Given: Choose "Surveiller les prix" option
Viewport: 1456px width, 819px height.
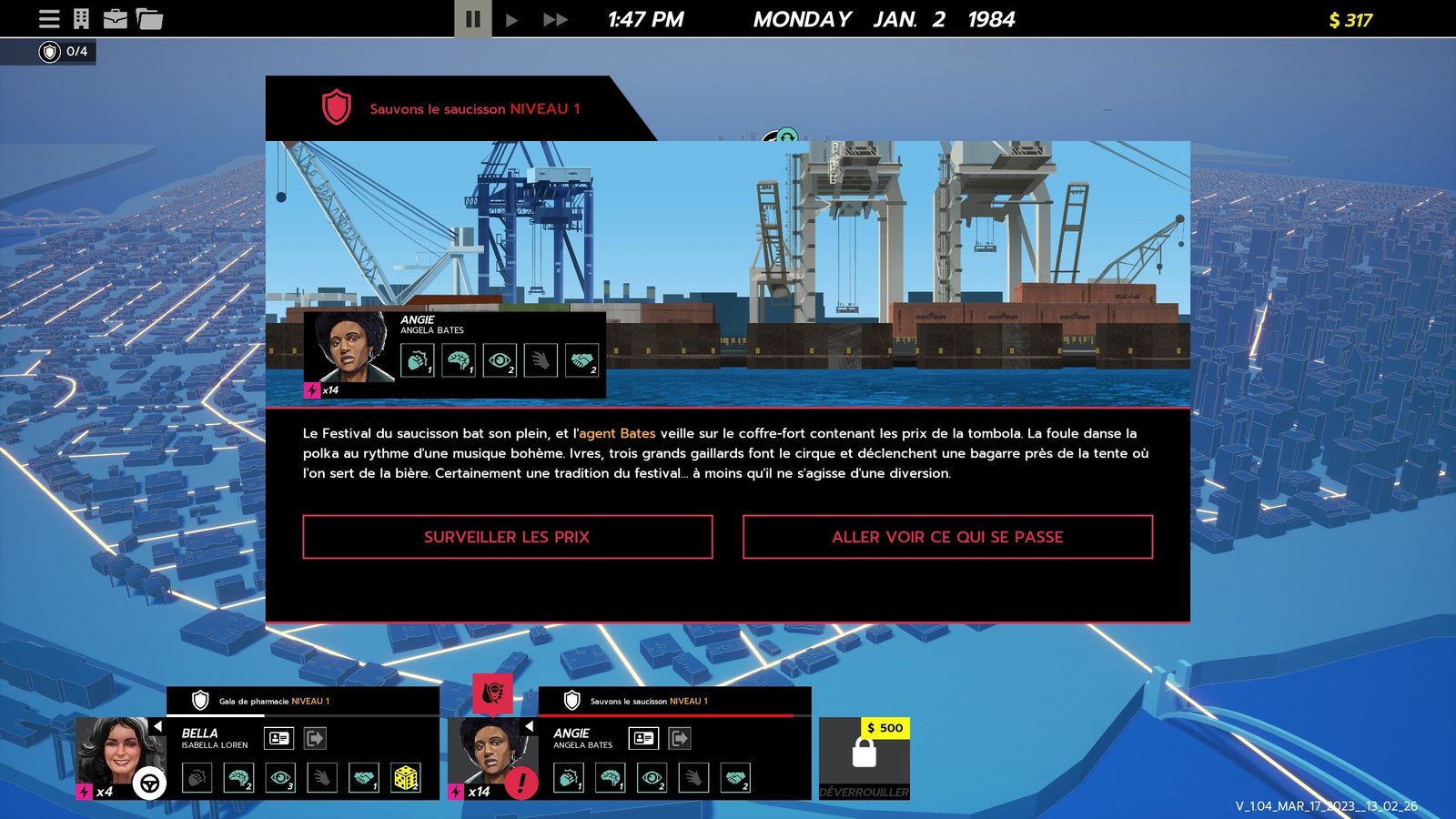Looking at the screenshot, I should [x=507, y=537].
